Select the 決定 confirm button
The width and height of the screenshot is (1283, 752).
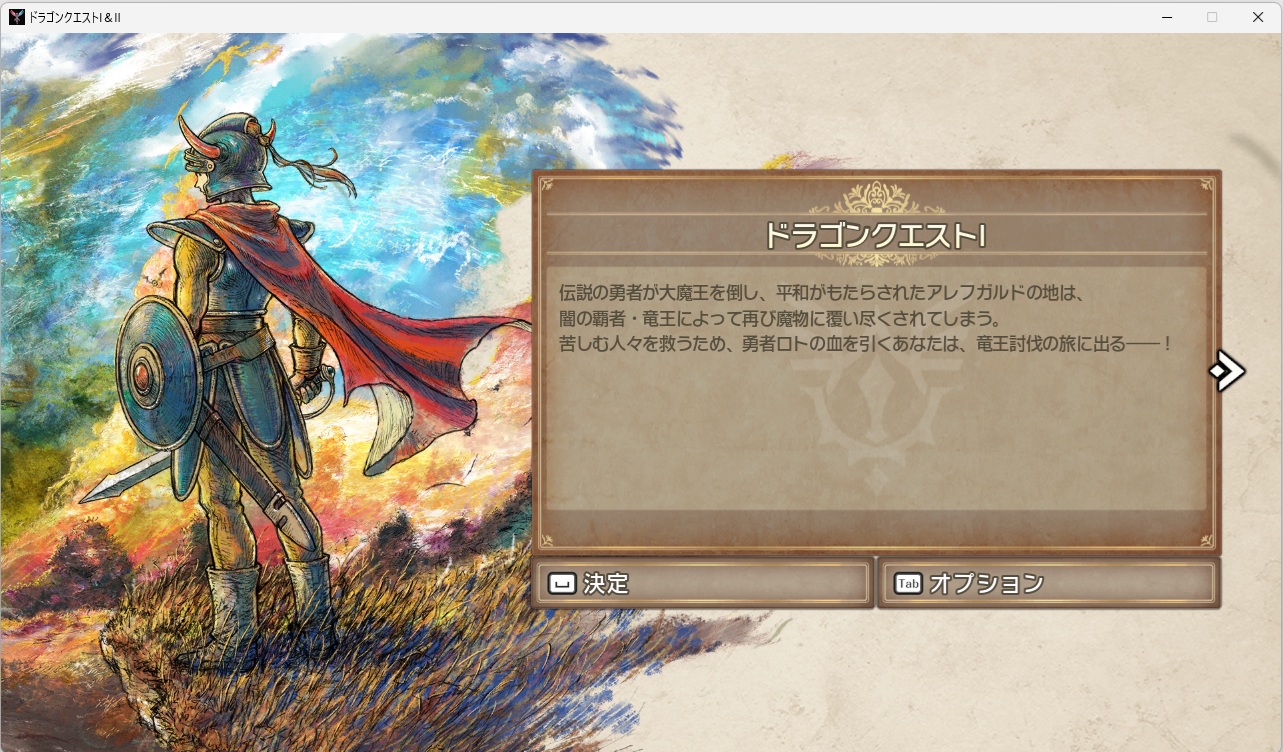pyautogui.click(x=700, y=583)
